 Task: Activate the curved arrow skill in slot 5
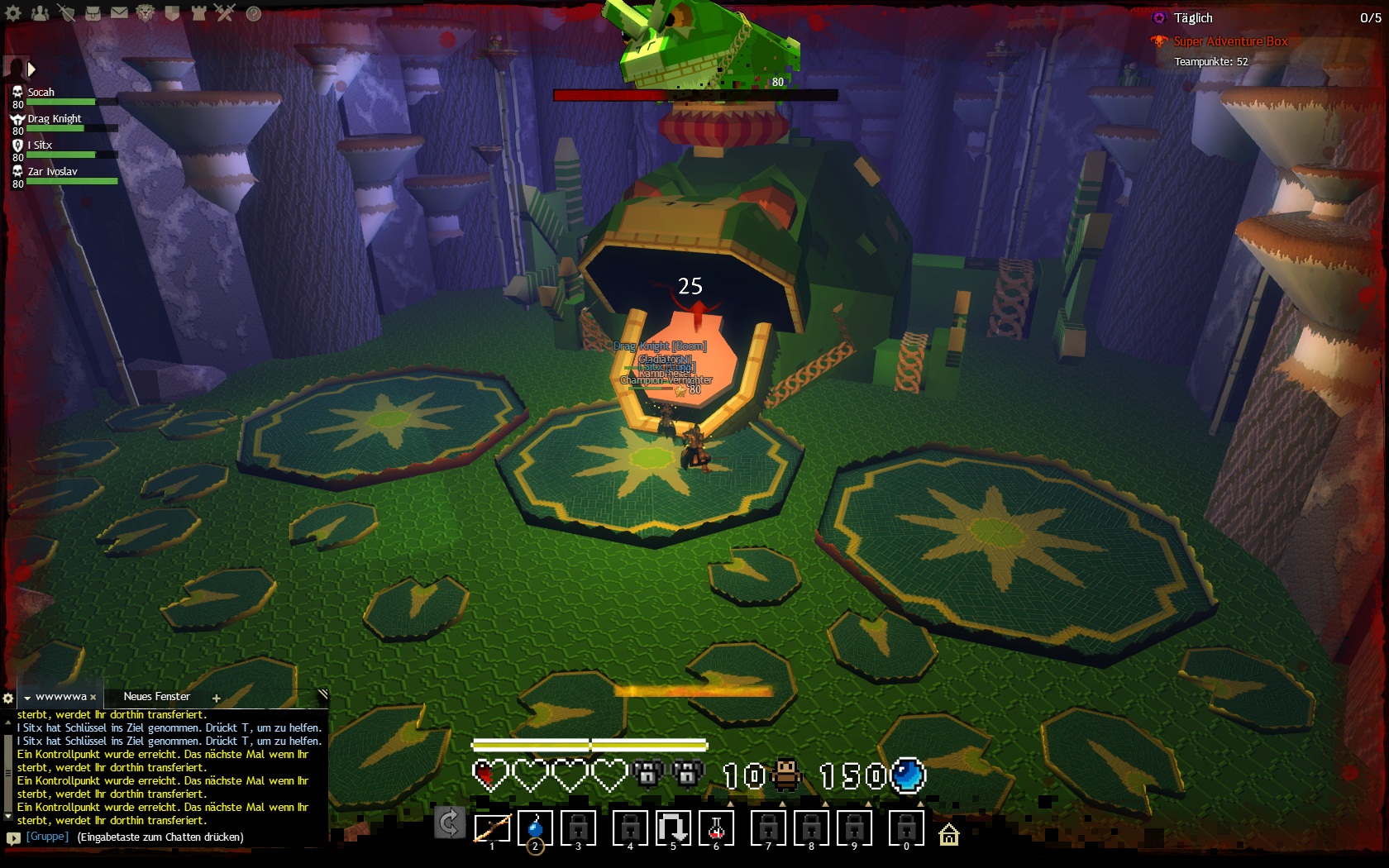pos(673,827)
